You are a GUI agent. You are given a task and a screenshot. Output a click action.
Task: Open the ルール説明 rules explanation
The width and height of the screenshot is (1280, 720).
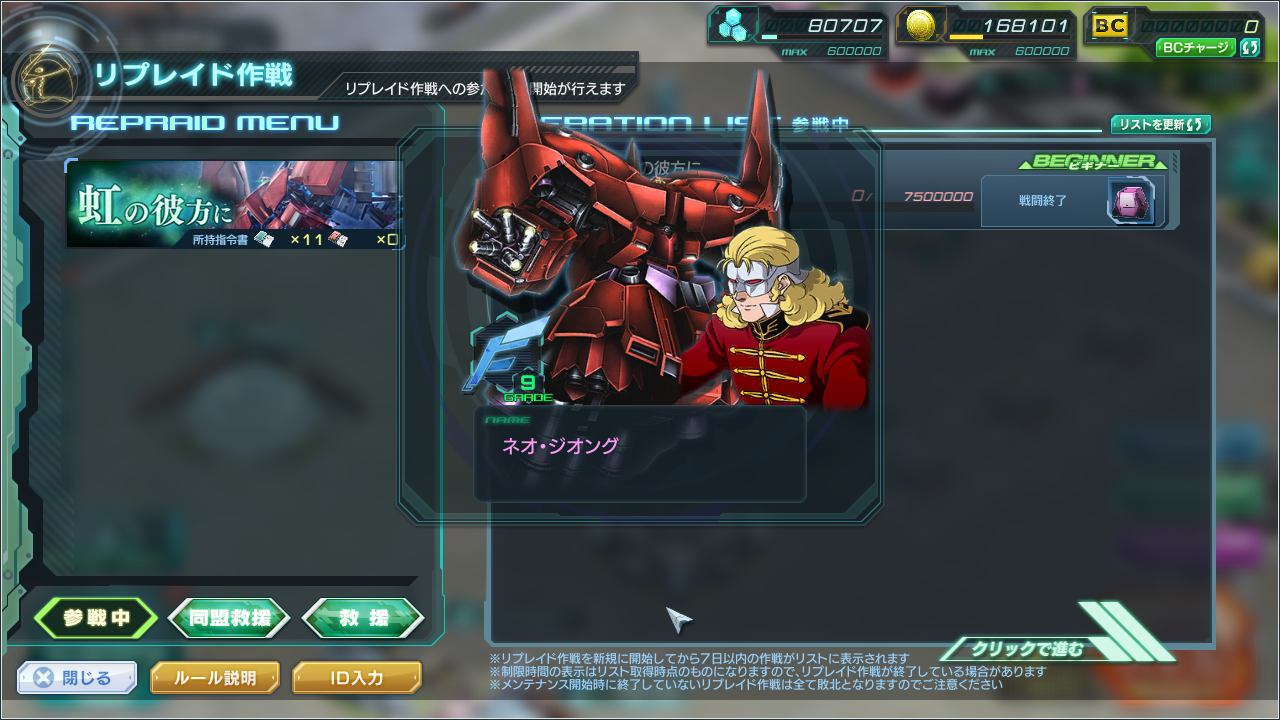tap(215, 678)
